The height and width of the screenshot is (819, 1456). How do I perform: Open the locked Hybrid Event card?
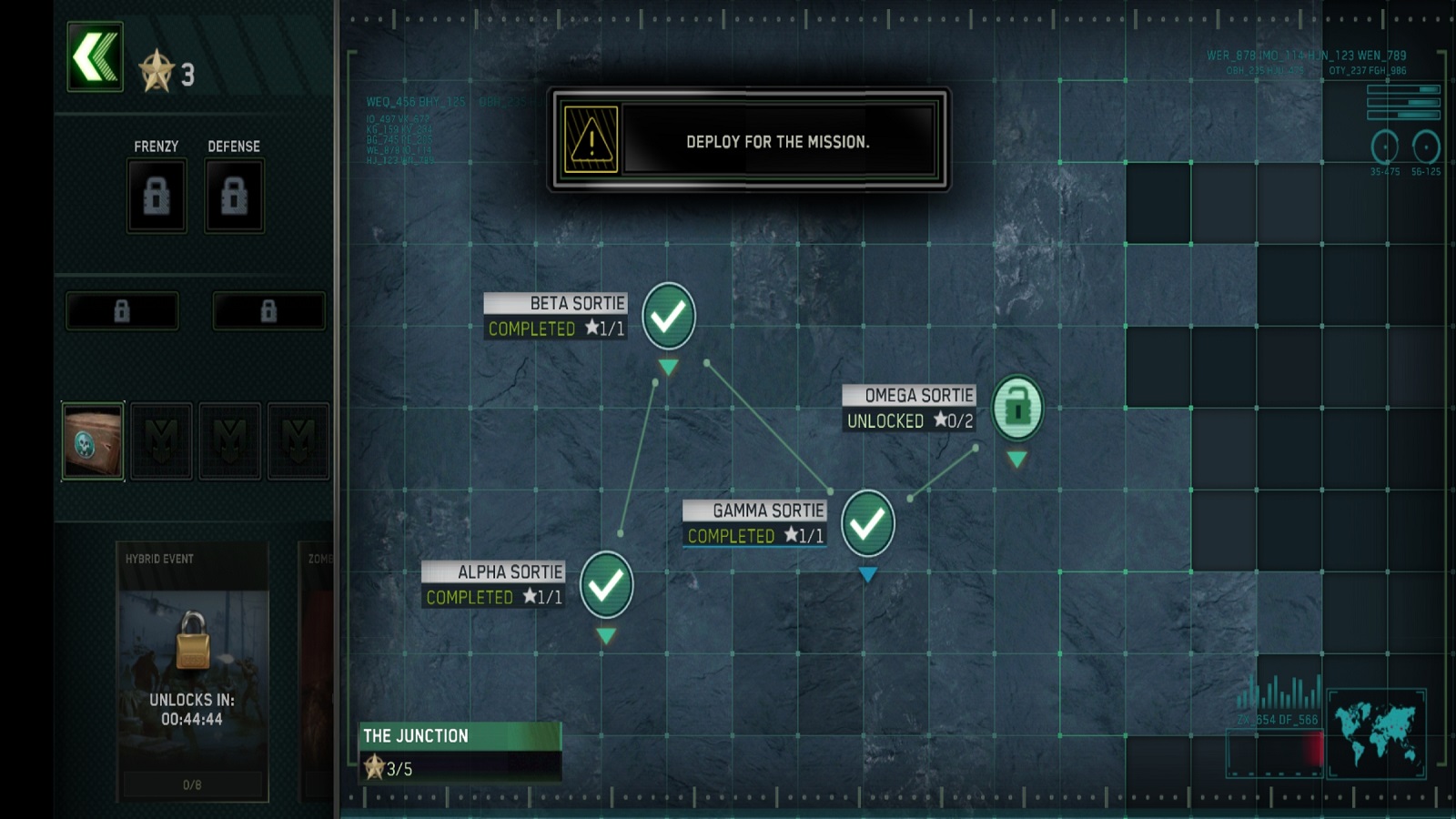192,671
